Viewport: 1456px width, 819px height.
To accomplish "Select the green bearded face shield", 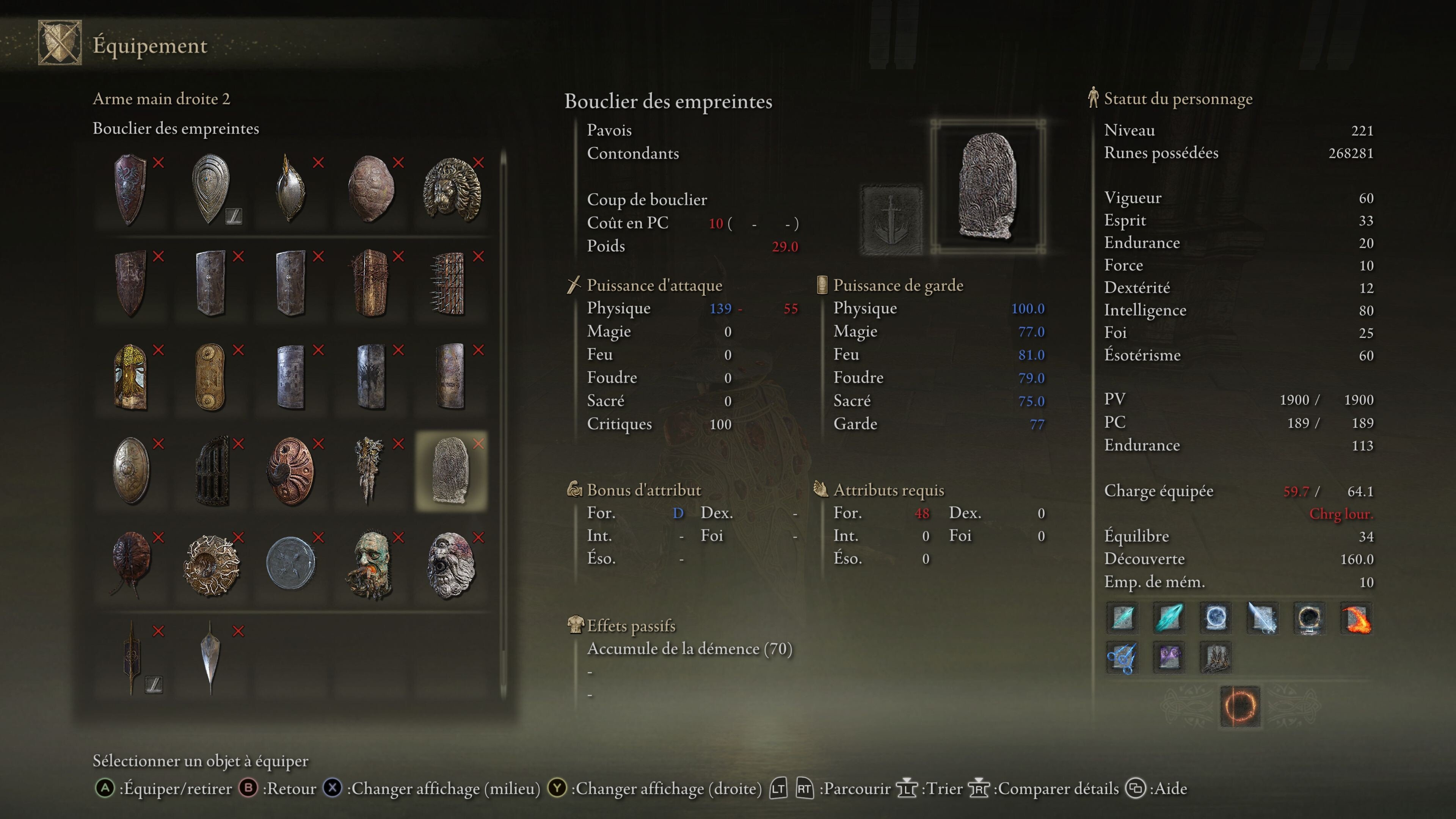I will pos(371,564).
